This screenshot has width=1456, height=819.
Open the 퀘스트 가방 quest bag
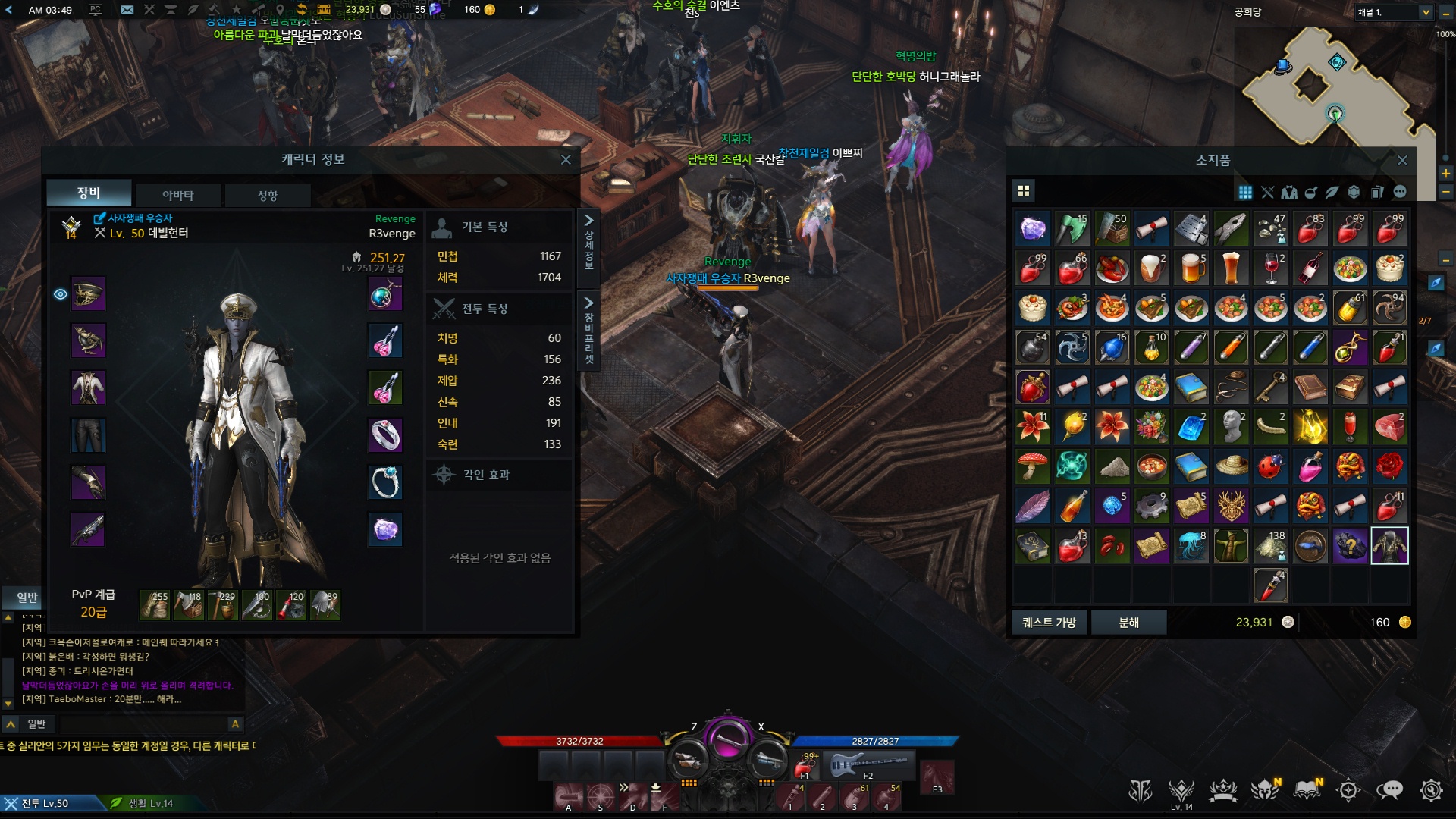click(1049, 622)
